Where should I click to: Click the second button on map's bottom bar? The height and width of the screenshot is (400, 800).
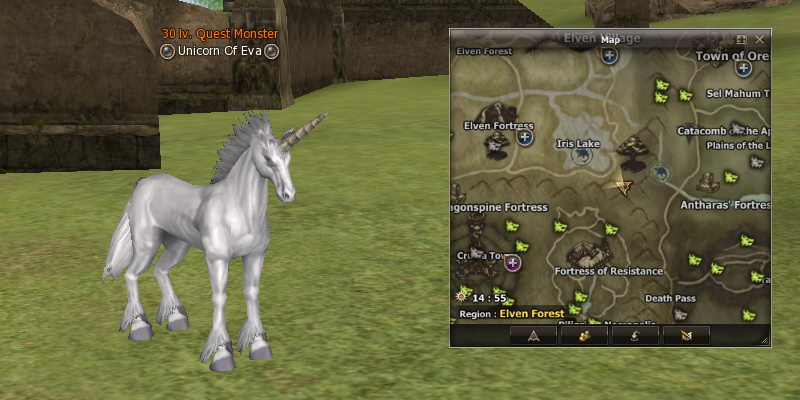585,335
